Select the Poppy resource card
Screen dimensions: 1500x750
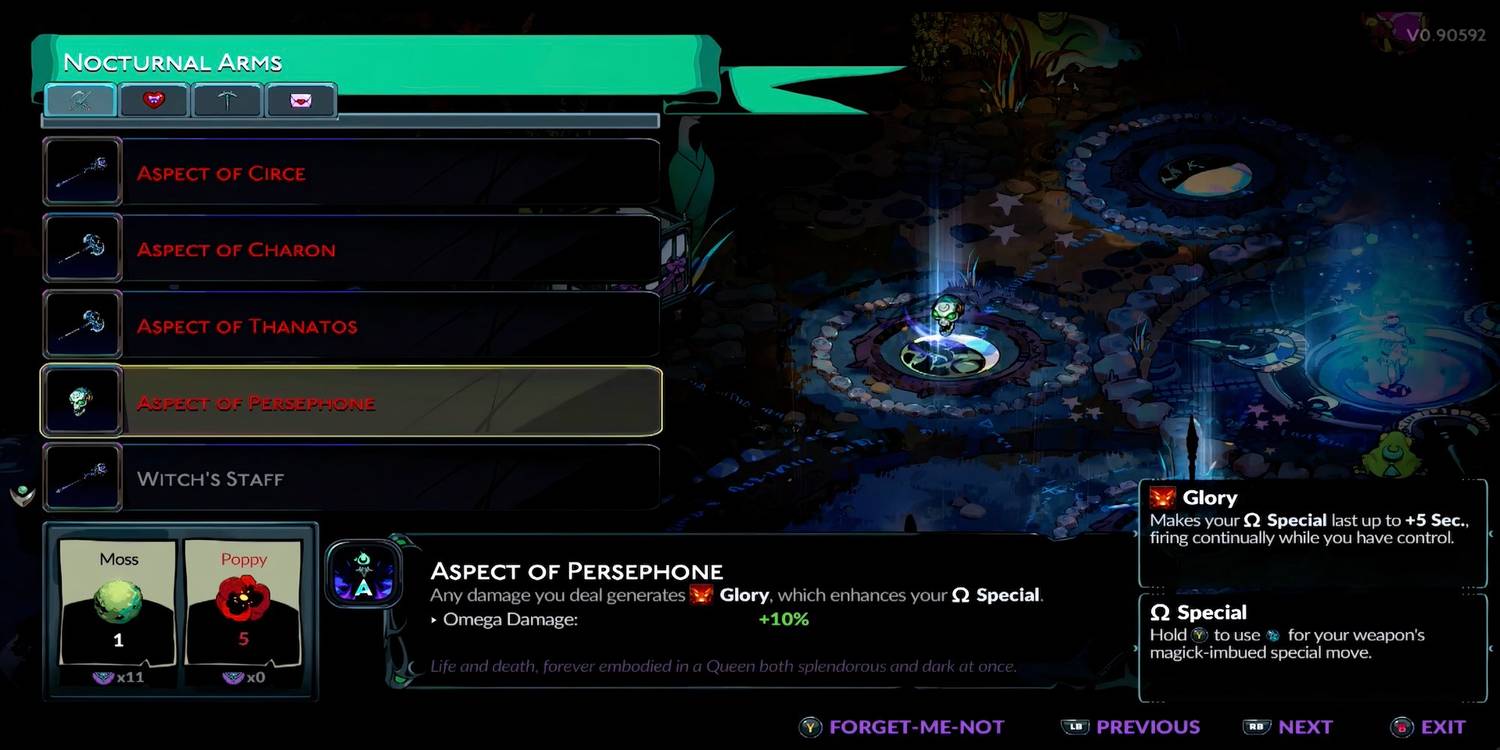pyautogui.click(x=243, y=600)
